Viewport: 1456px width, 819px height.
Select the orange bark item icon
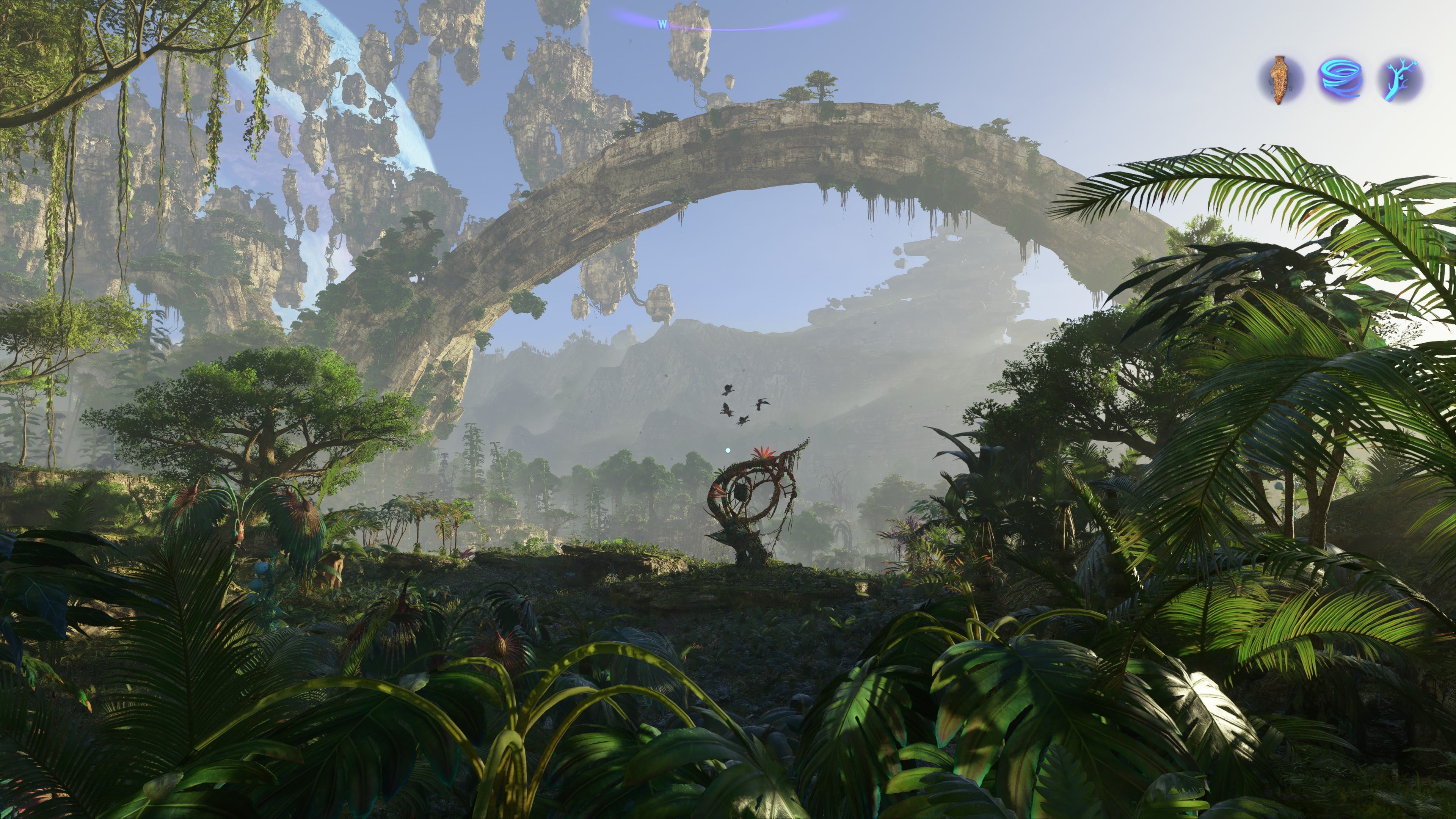(1281, 80)
